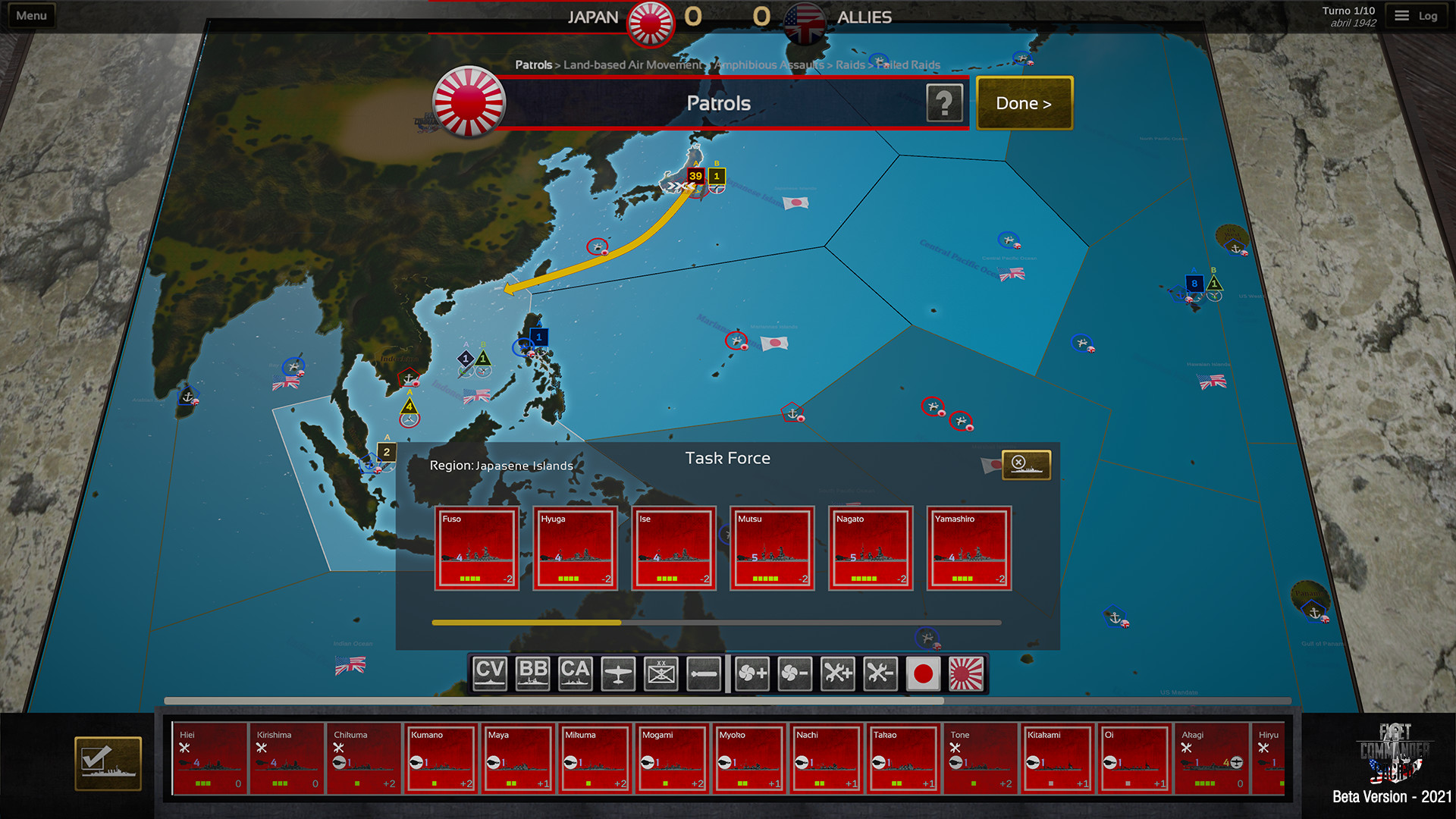The height and width of the screenshot is (819, 1456).
Task: Click the Done button
Action: coord(1024,103)
